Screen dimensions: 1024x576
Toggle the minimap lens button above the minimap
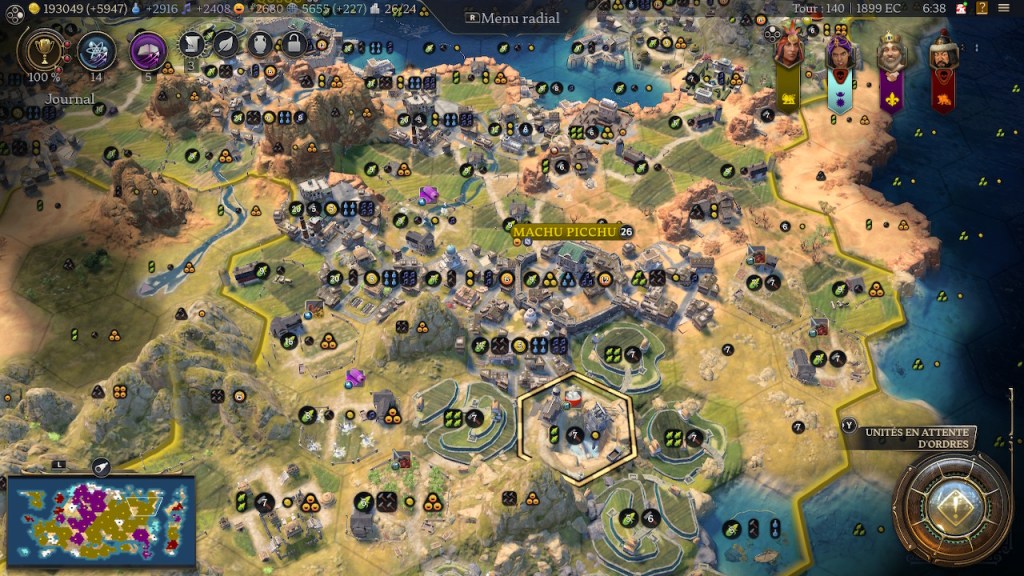[x=100, y=466]
